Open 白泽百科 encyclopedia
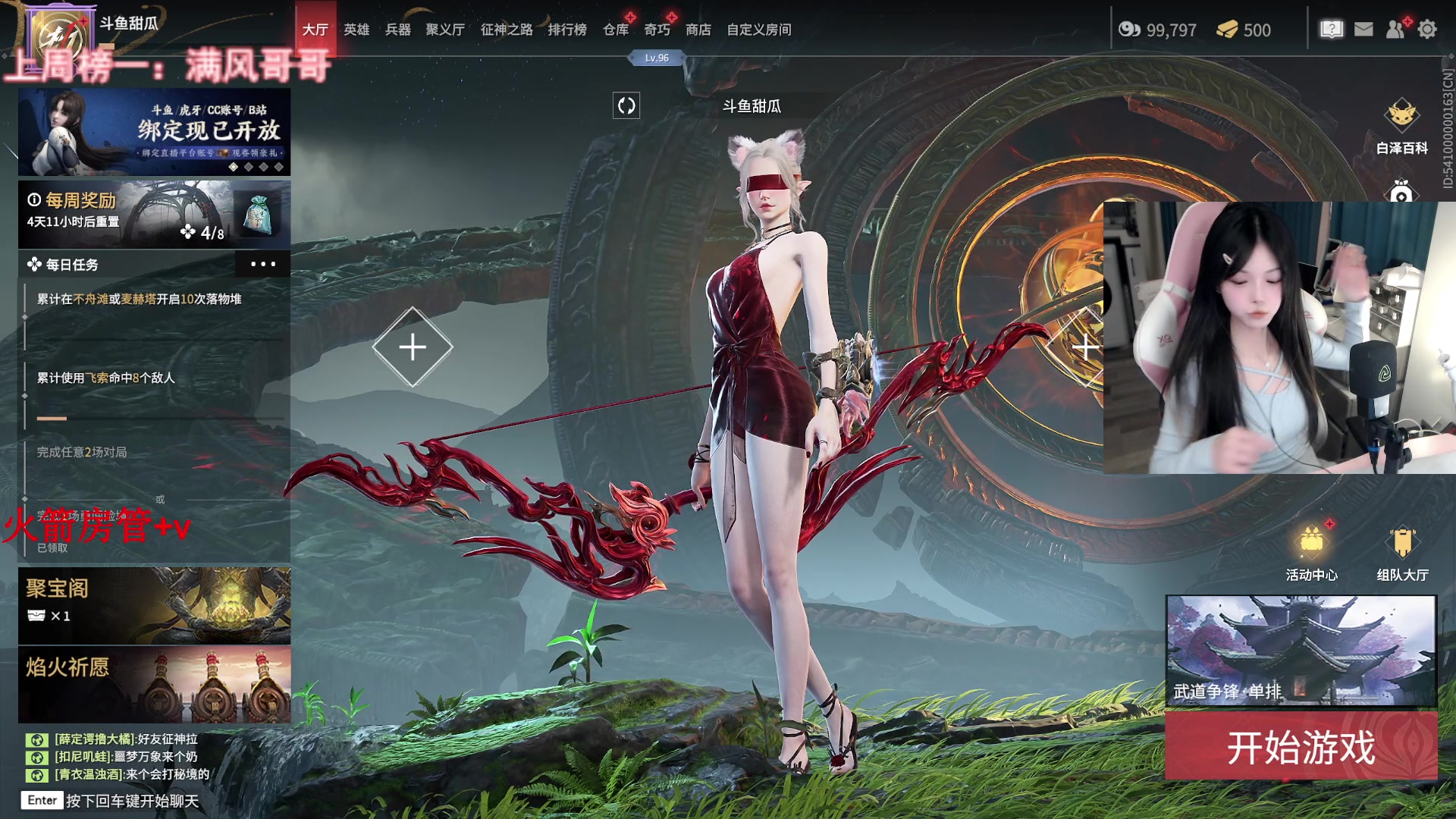Screen dimensions: 1456x819 click(x=1401, y=125)
